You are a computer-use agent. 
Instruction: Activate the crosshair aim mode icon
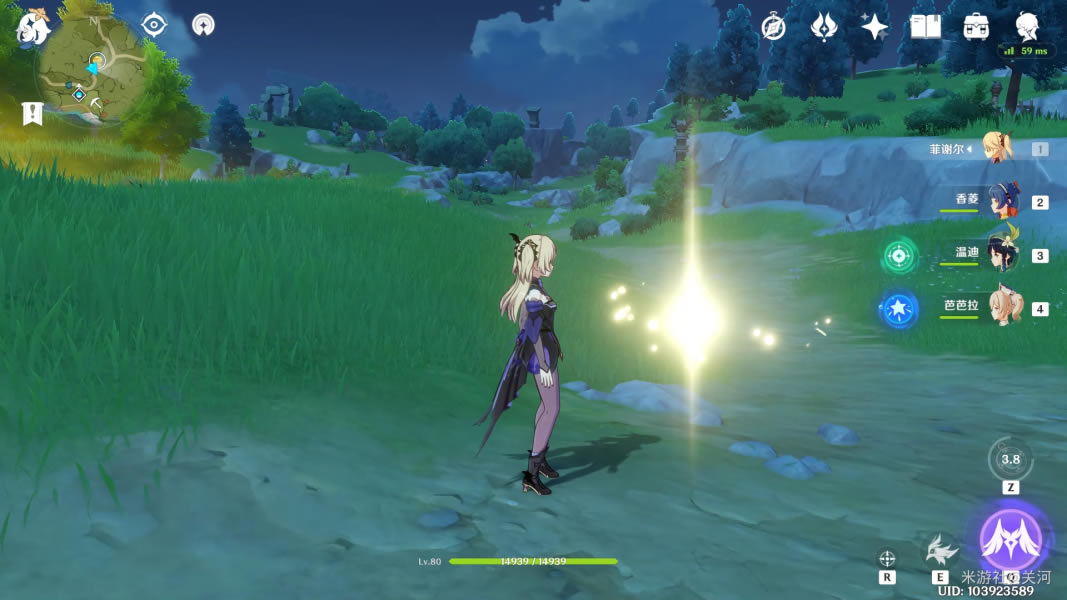(886, 559)
